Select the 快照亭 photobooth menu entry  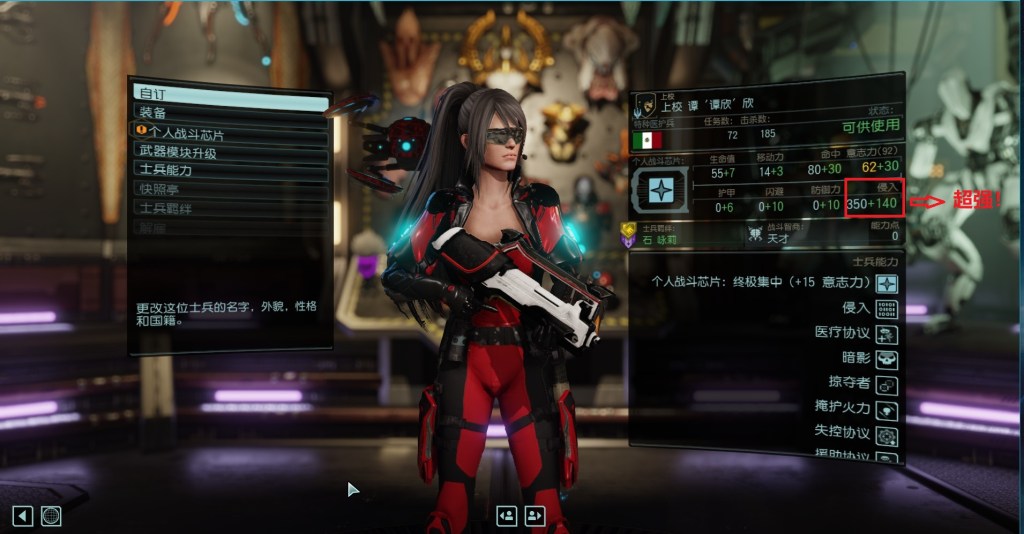pyautogui.click(x=230, y=189)
